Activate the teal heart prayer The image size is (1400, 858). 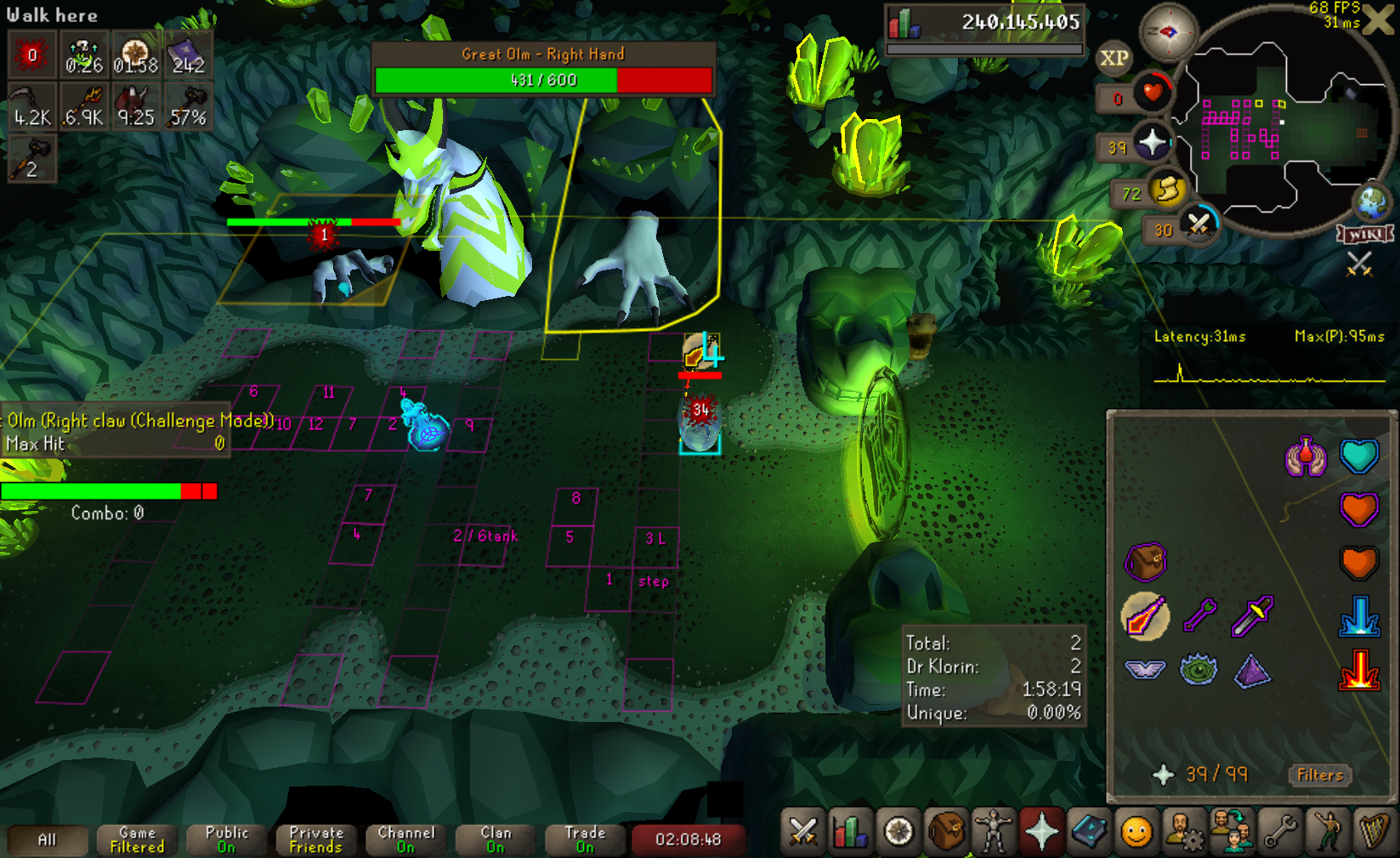[1358, 457]
